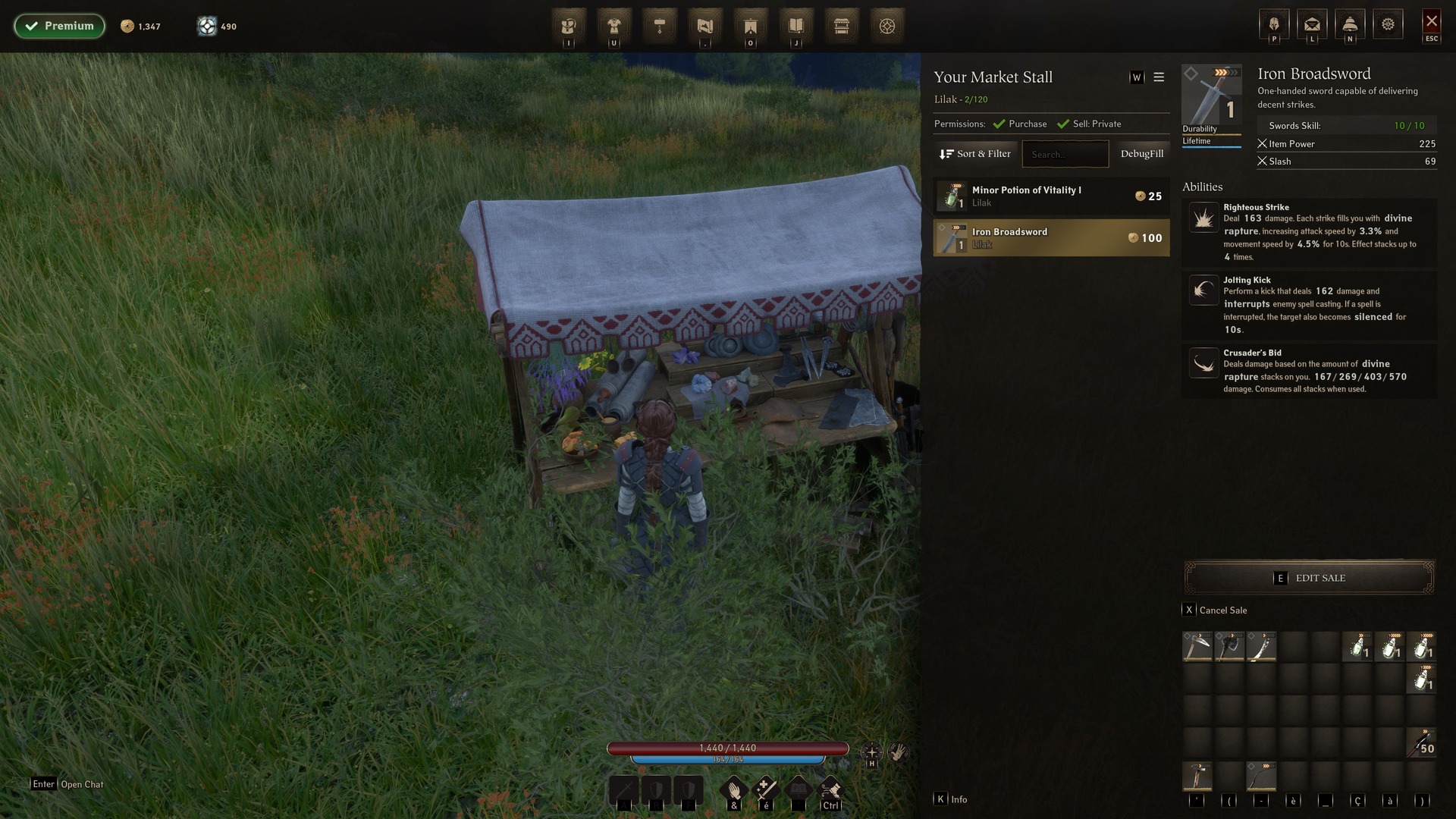Select the Iron Broadsword listing row
Image resolution: width=1456 pixels, height=819 pixels.
pyautogui.click(x=1051, y=238)
